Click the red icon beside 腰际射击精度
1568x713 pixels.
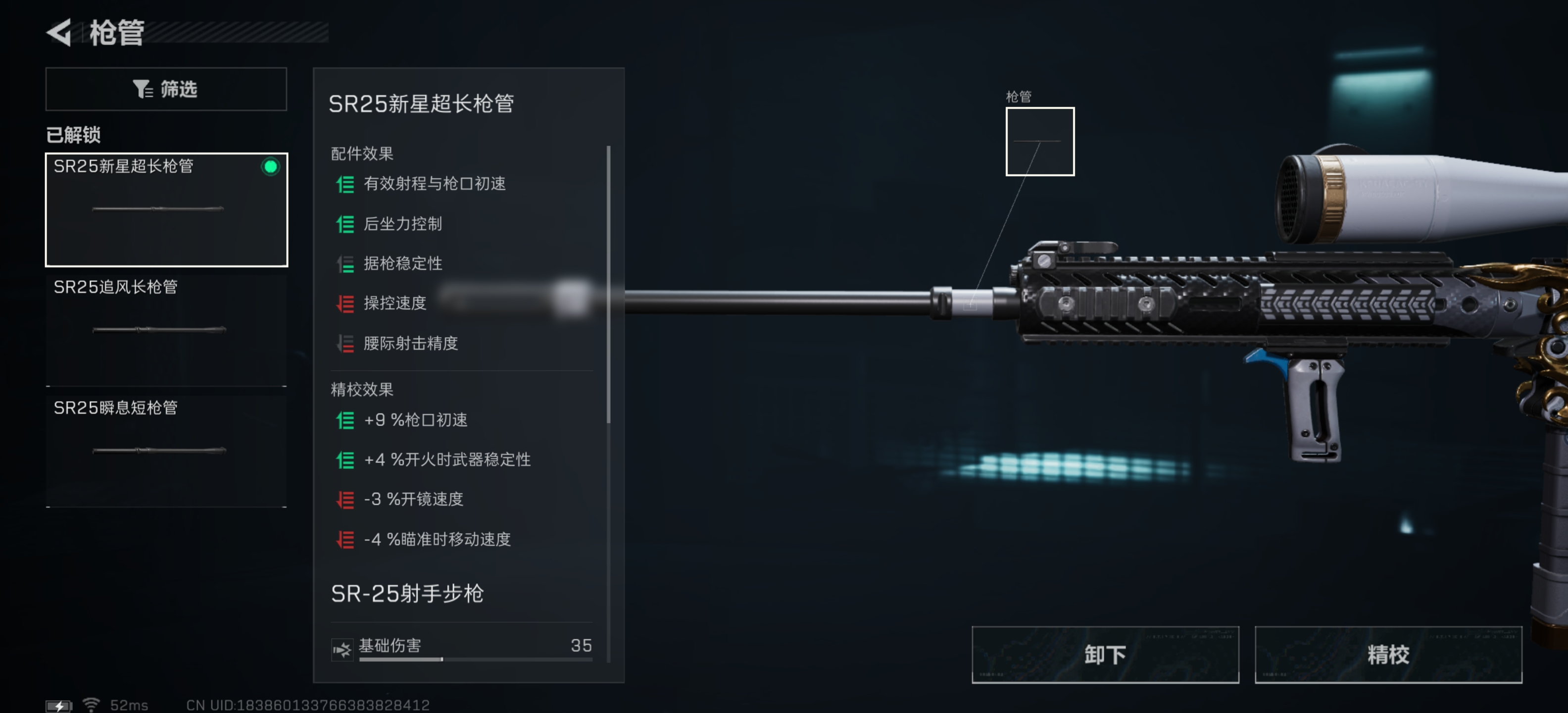point(346,344)
